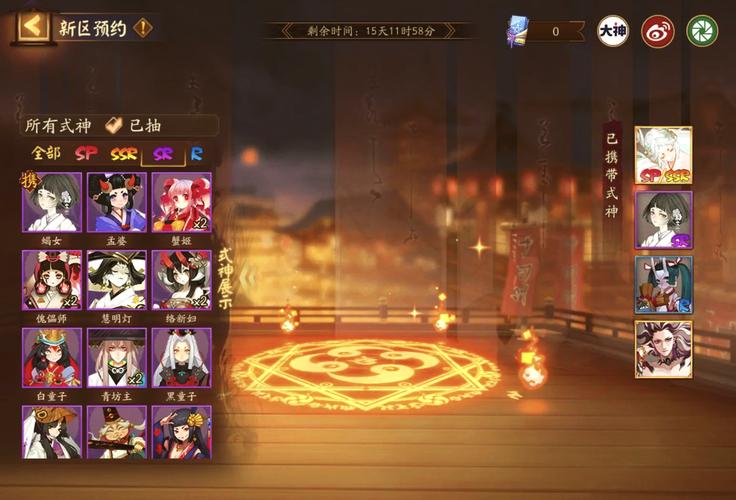Screen dimensions: 736x500
Task: Open the red Weibo share icon
Action: point(657,31)
